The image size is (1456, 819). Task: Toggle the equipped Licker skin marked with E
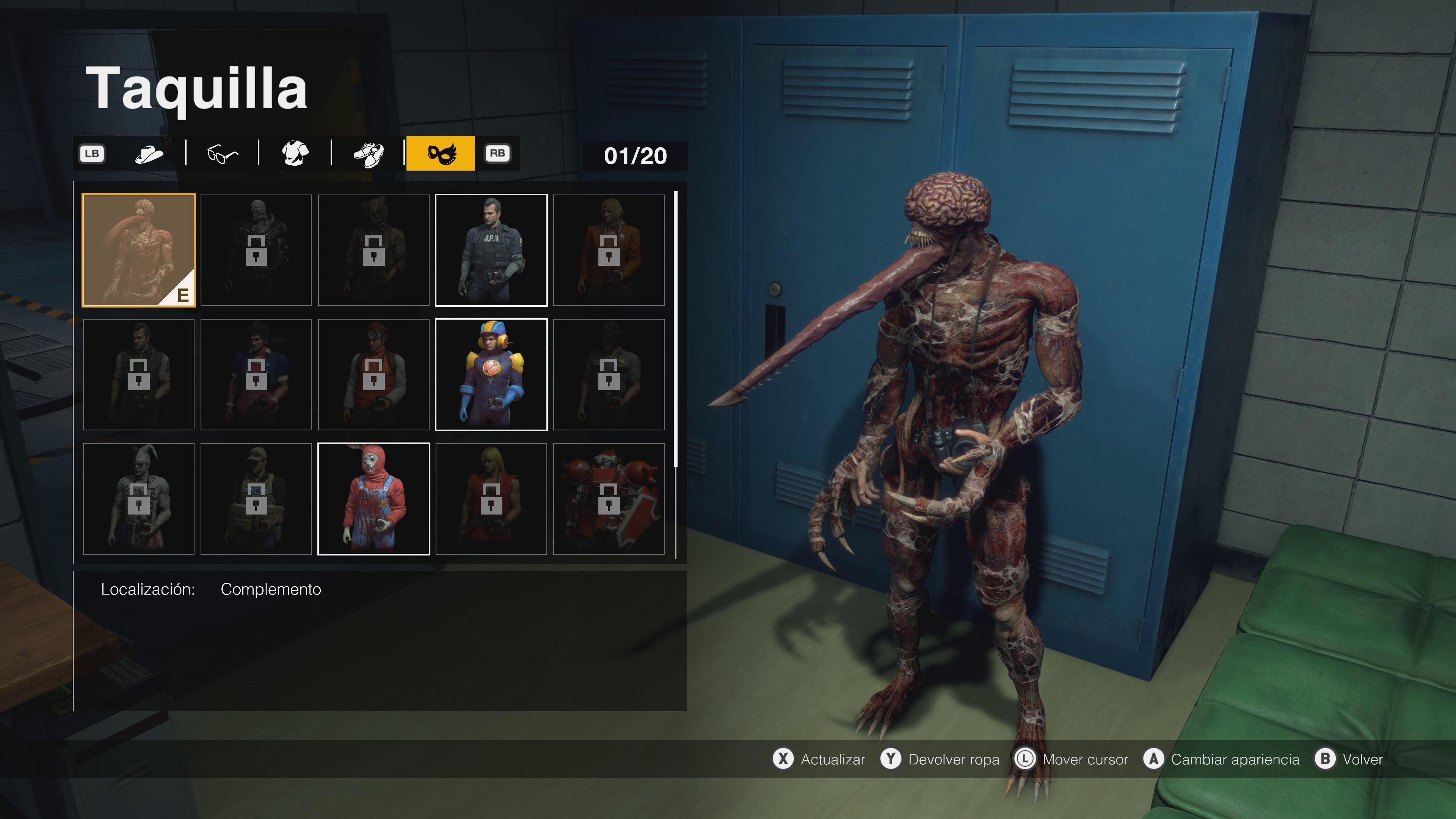pos(138,249)
